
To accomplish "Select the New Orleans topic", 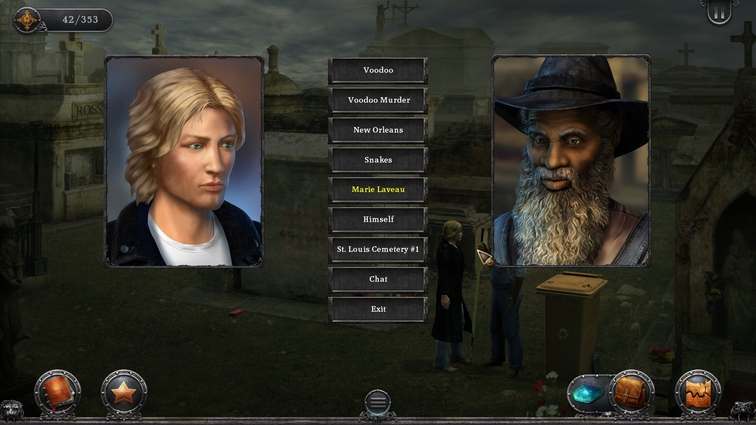I will coord(378,130).
